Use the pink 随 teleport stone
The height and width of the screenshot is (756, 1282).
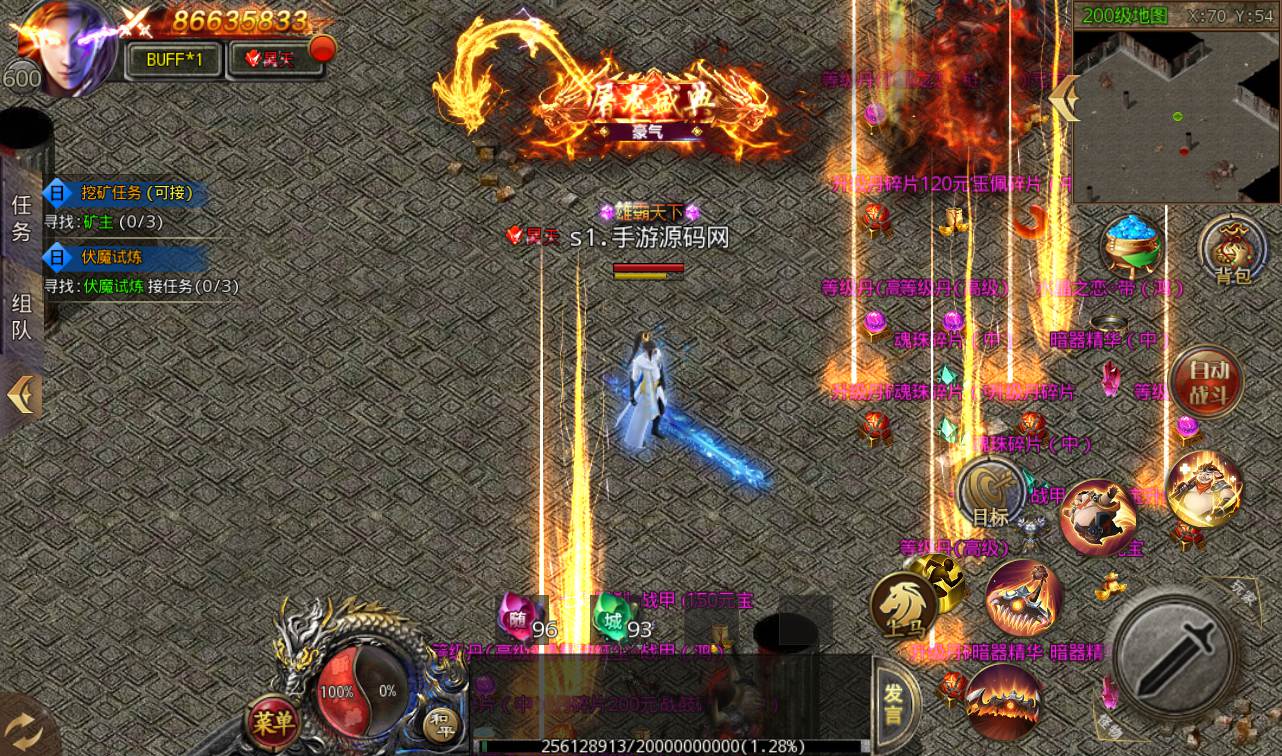pyautogui.click(x=520, y=617)
